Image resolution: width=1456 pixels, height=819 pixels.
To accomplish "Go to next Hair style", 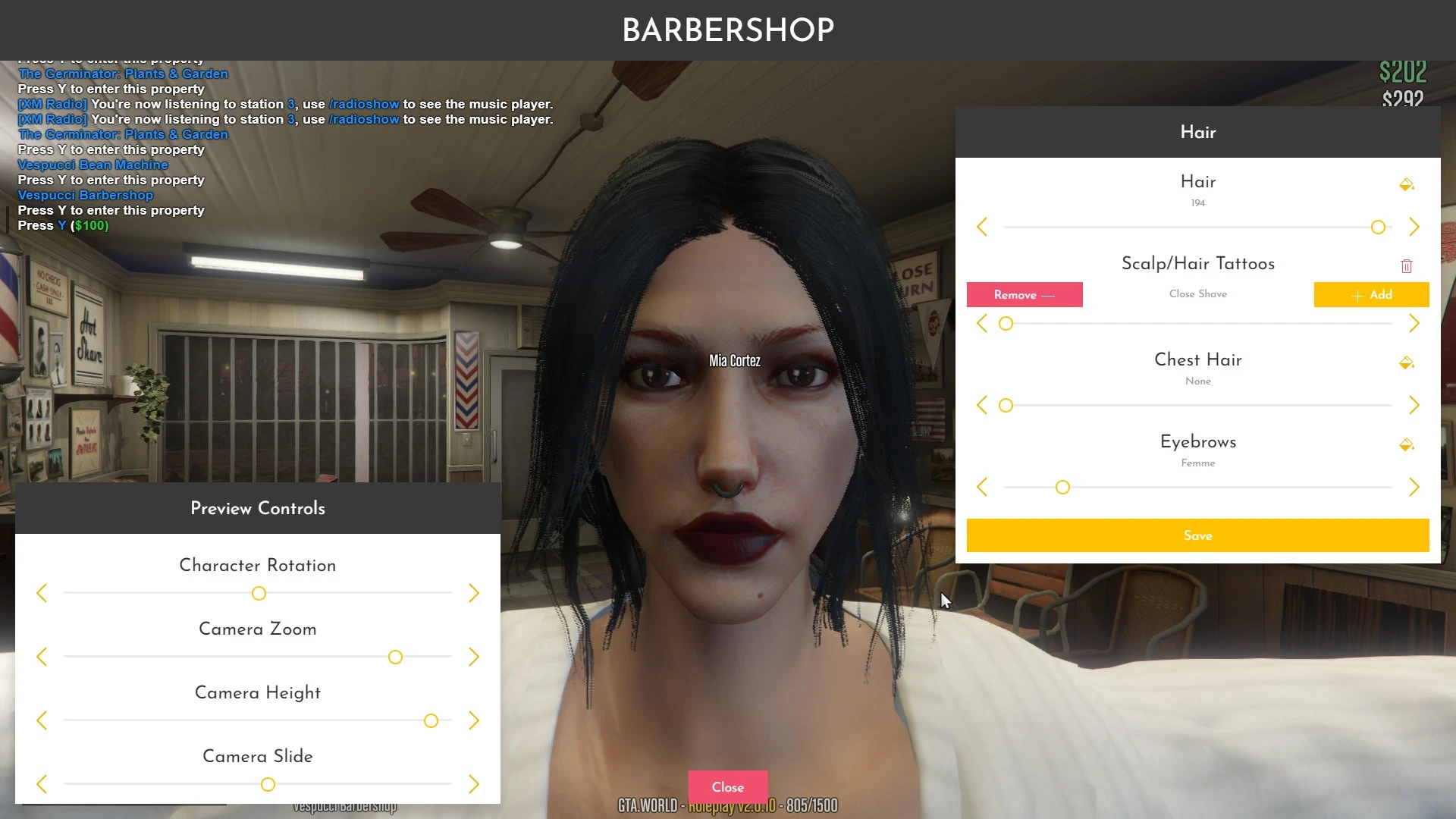I will [x=1414, y=227].
